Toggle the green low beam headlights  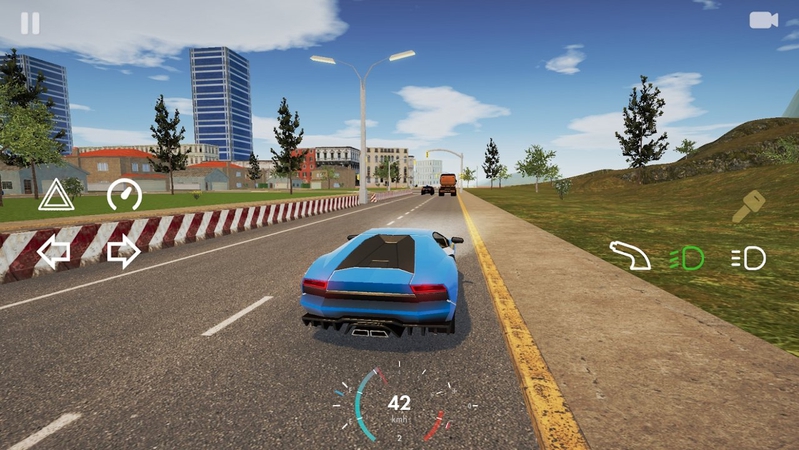coord(687,258)
